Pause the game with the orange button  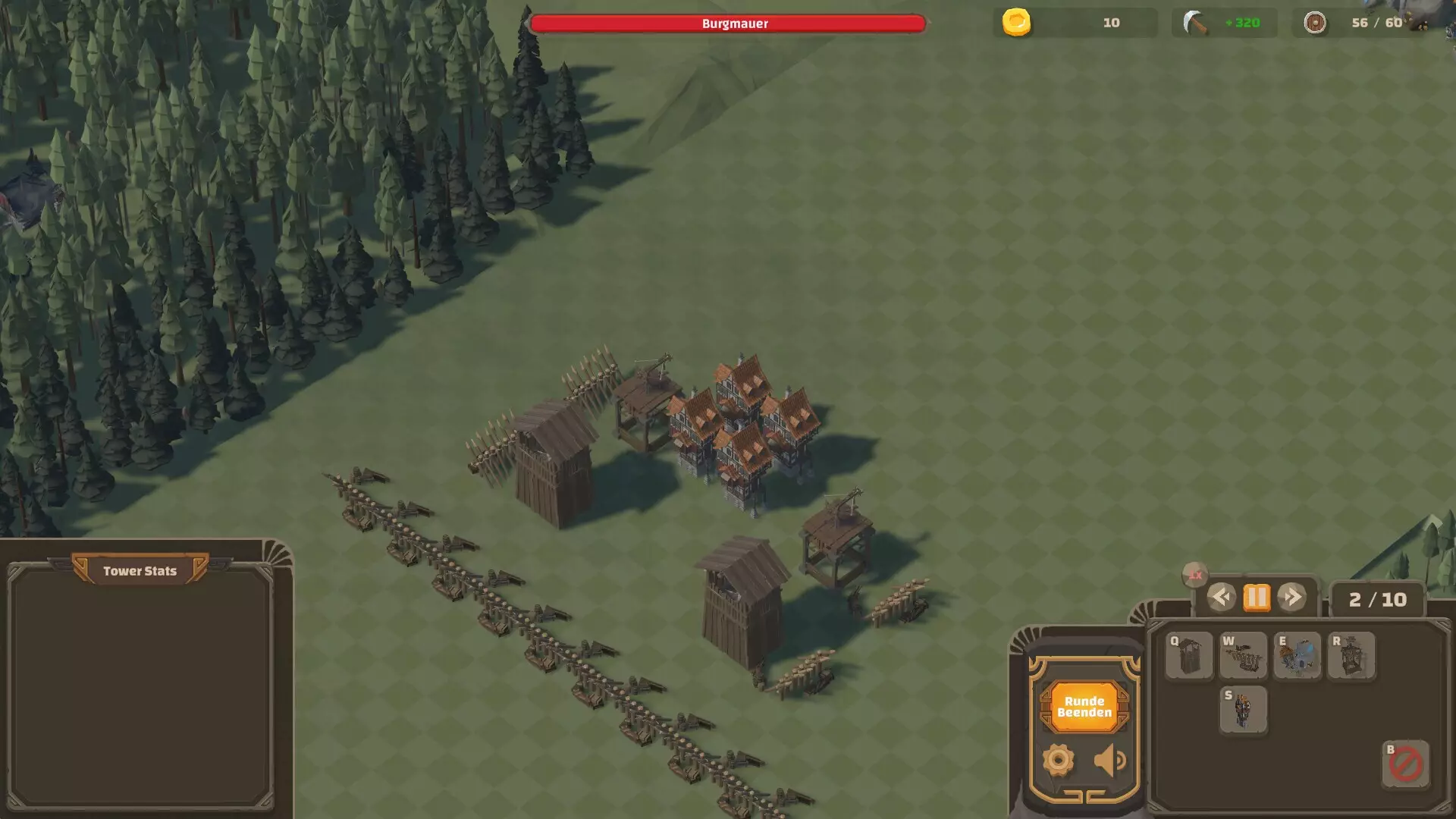coord(1256,598)
